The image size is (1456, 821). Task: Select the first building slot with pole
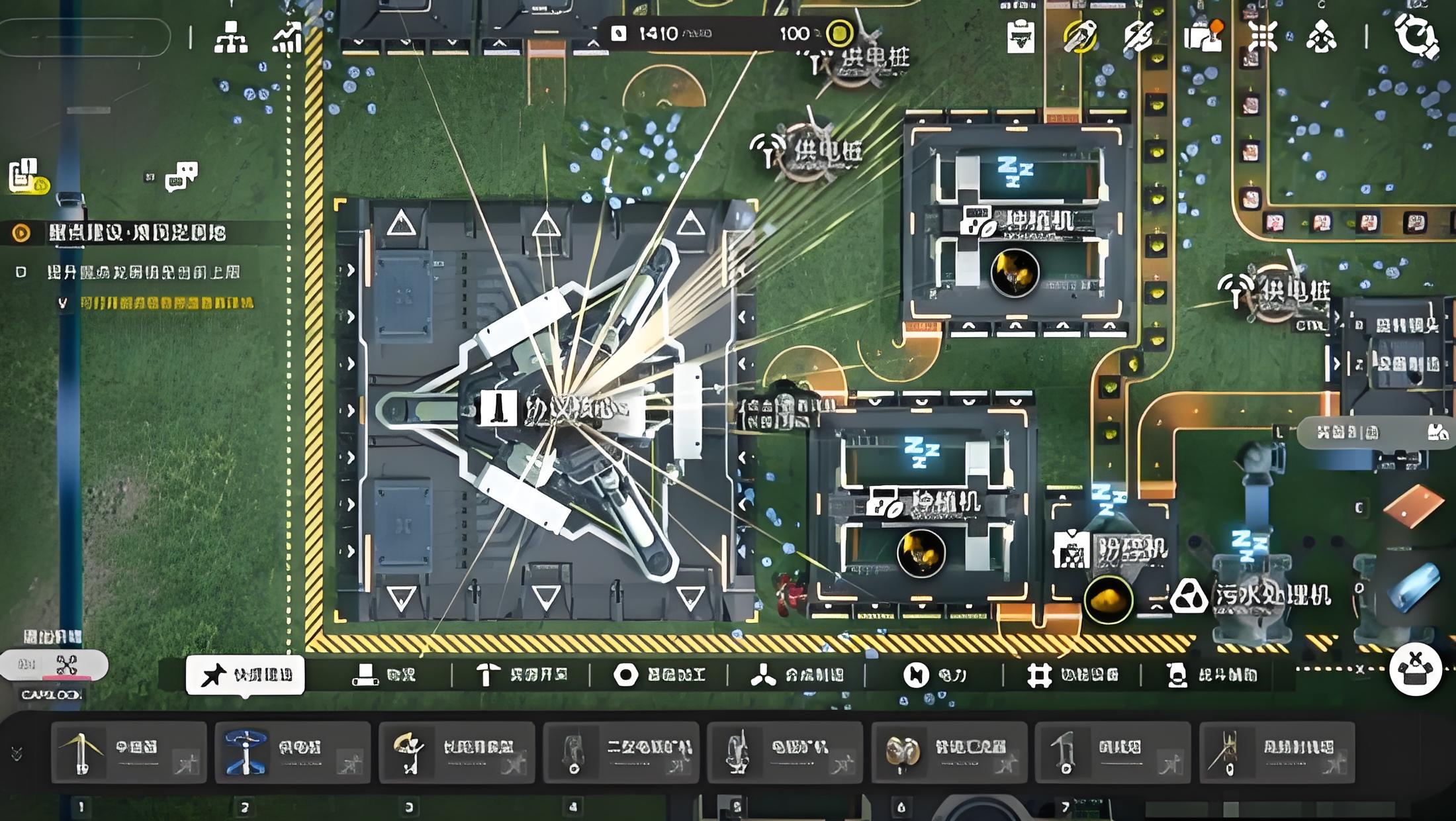129,752
